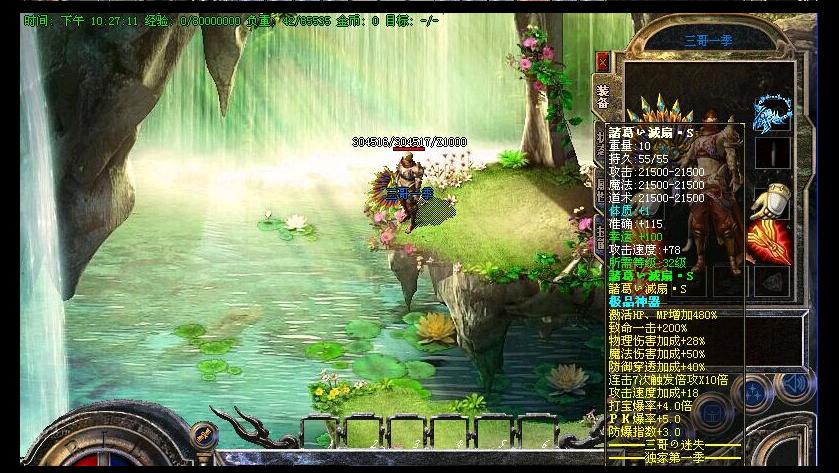This screenshot has height=473, width=839.
Task: Open the round blue bag button
Action: click(713, 412)
